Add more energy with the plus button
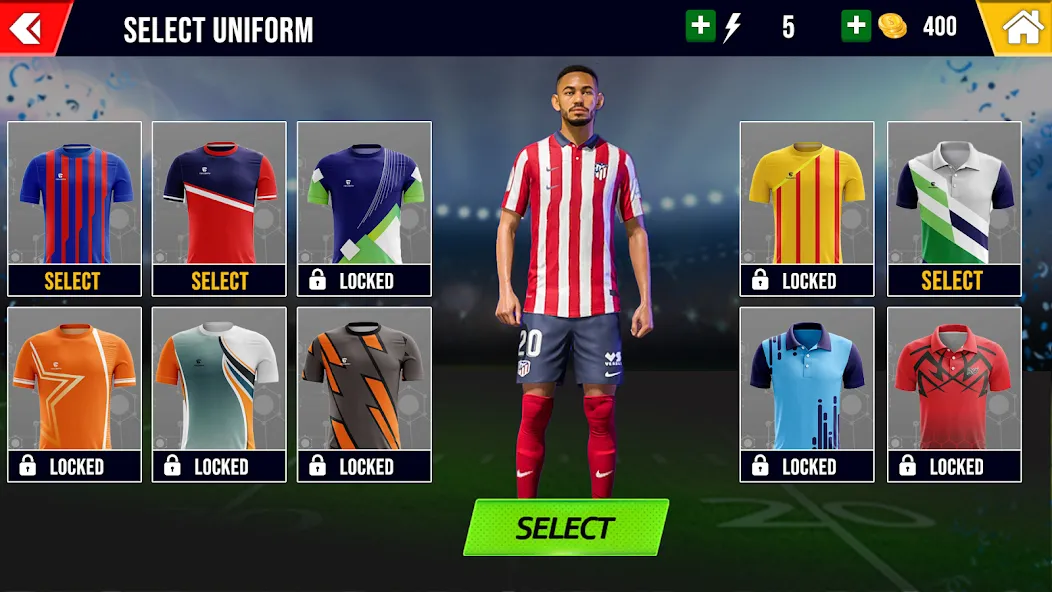 [700, 27]
